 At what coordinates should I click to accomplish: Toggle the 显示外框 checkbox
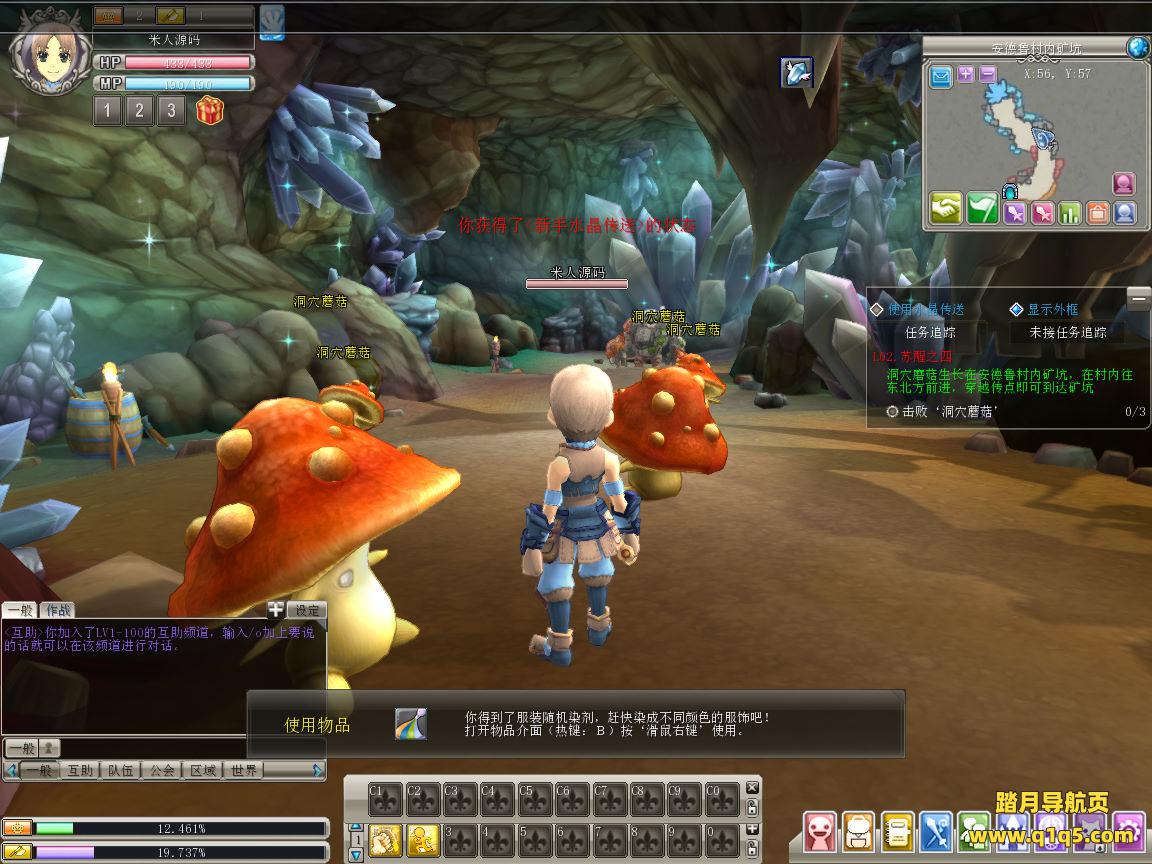pyautogui.click(x=1017, y=310)
